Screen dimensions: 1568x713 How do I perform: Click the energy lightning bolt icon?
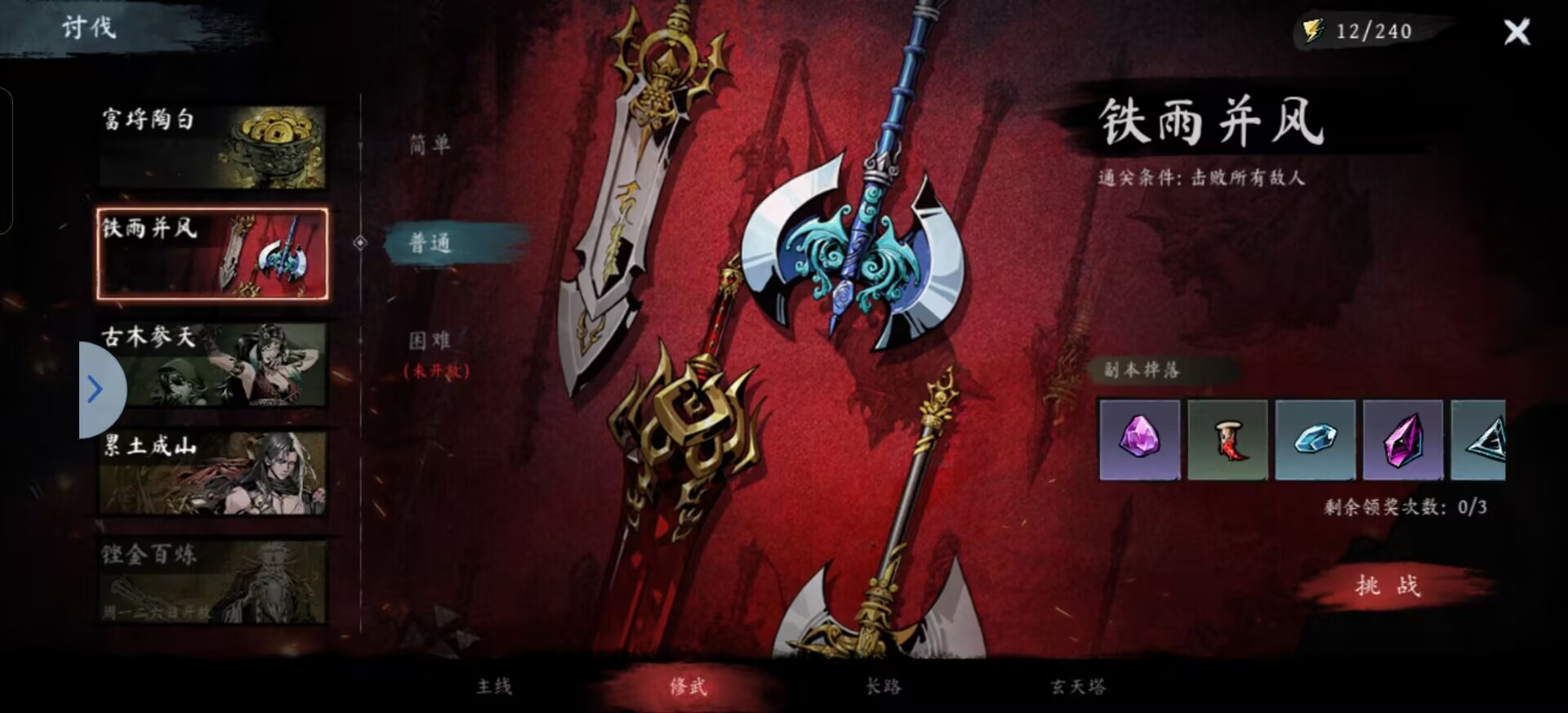tap(1314, 31)
